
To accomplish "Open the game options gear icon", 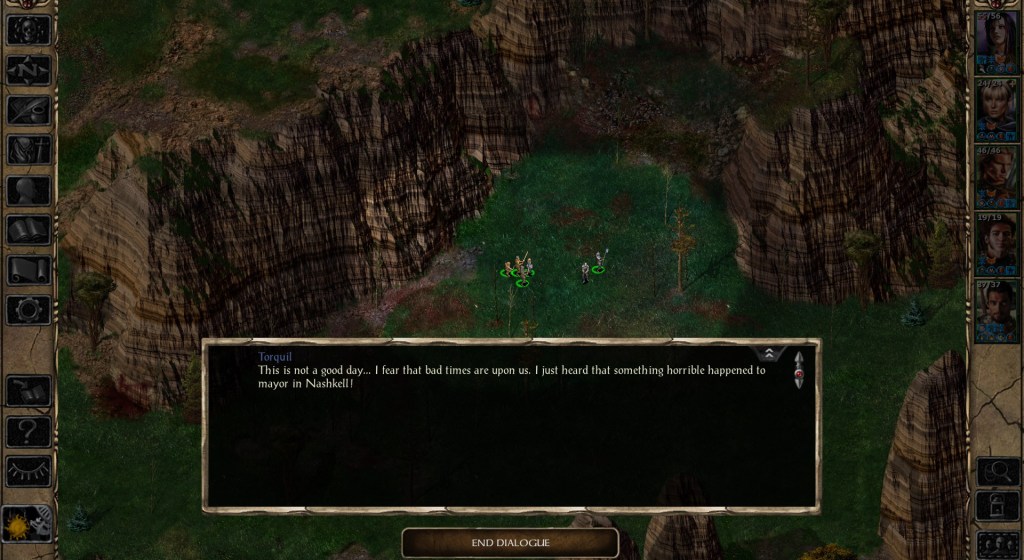I will click(x=28, y=310).
